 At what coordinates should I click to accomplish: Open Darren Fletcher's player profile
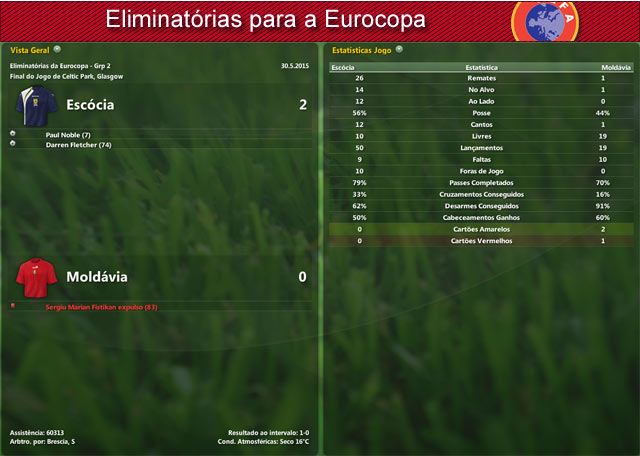[x=77, y=145]
